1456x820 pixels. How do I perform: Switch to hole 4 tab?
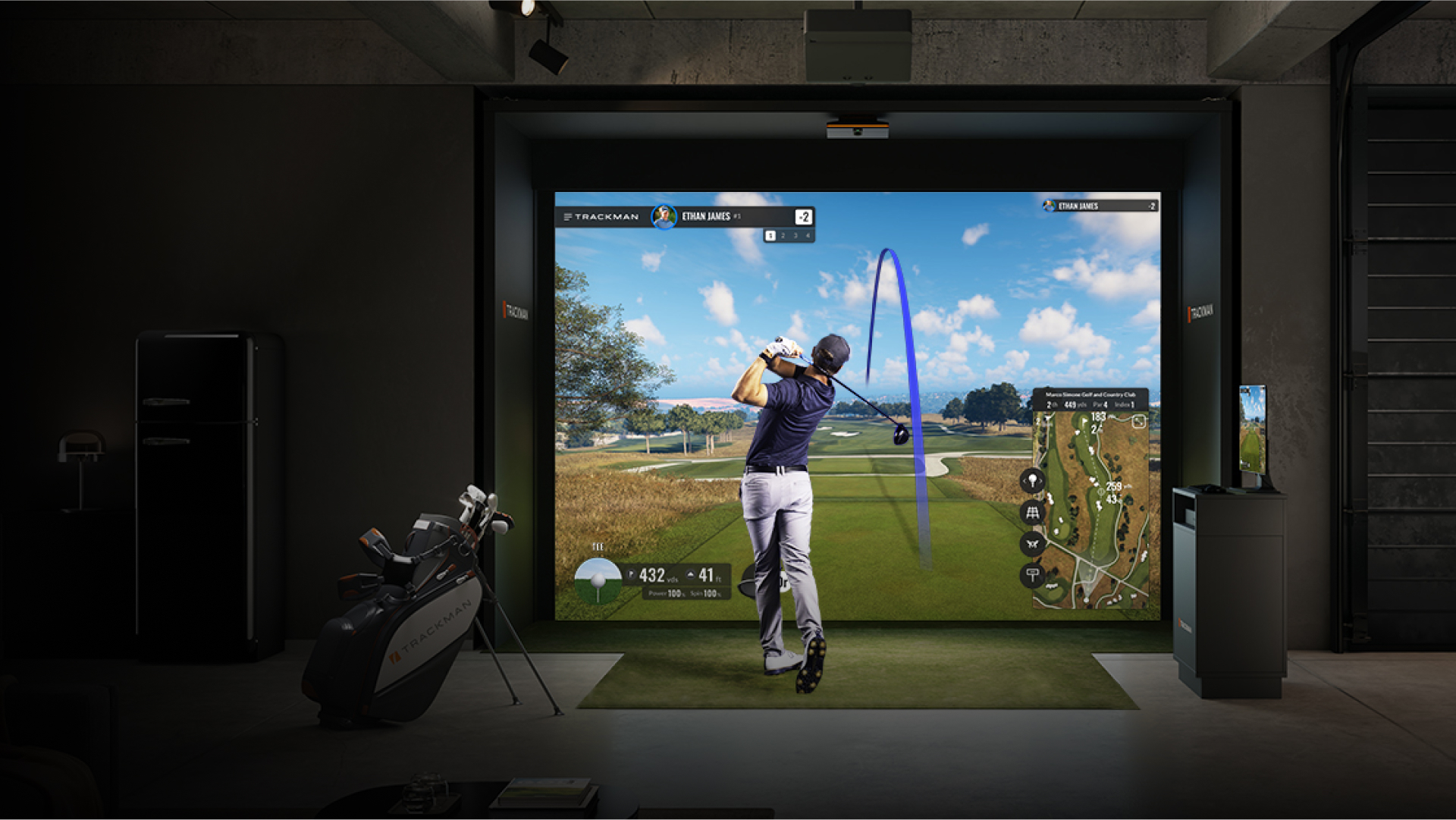point(808,236)
